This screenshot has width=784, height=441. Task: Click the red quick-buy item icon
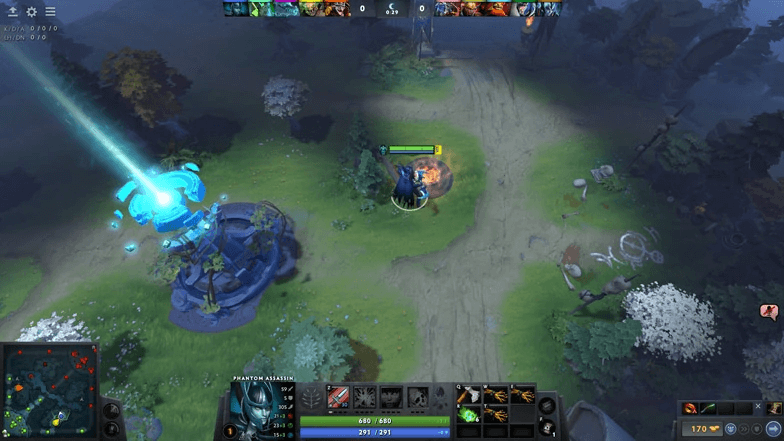(691, 408)
